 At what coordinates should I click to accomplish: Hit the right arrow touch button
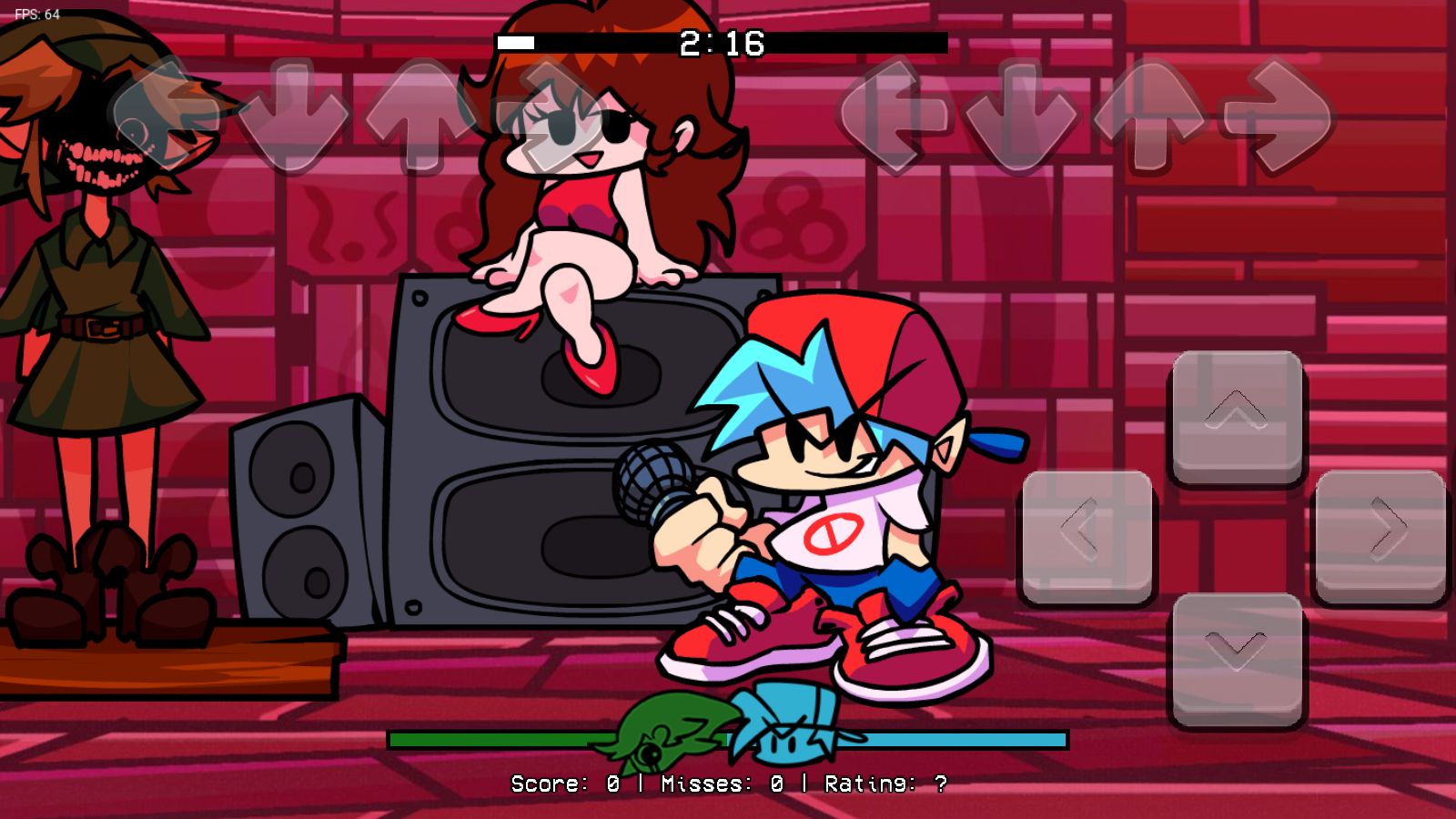point(1380,535)
